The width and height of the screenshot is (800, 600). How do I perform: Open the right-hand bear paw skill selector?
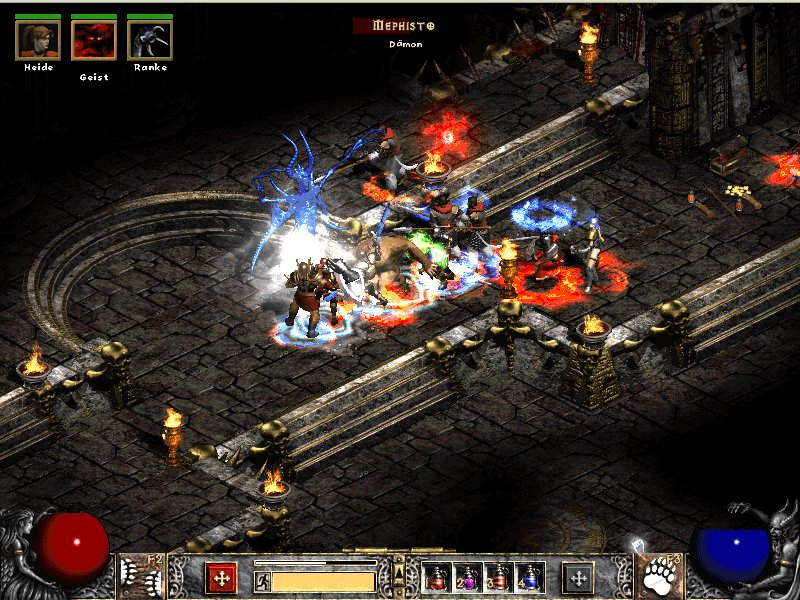point(662,575)
